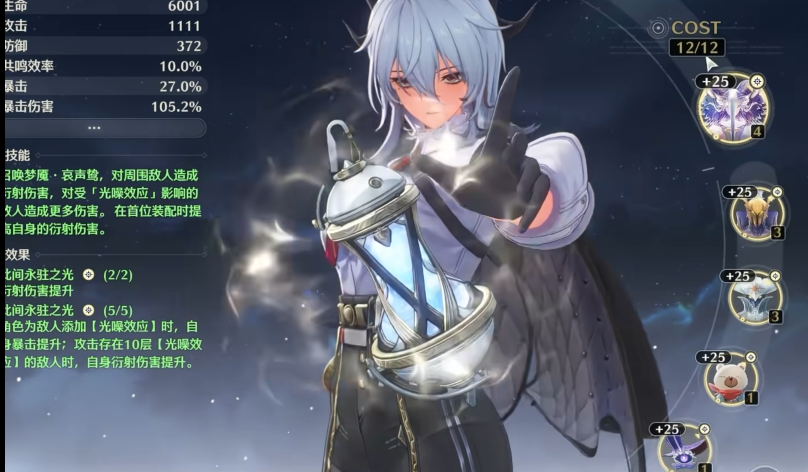Click the round icon beside the COST label

pos(657,28)
